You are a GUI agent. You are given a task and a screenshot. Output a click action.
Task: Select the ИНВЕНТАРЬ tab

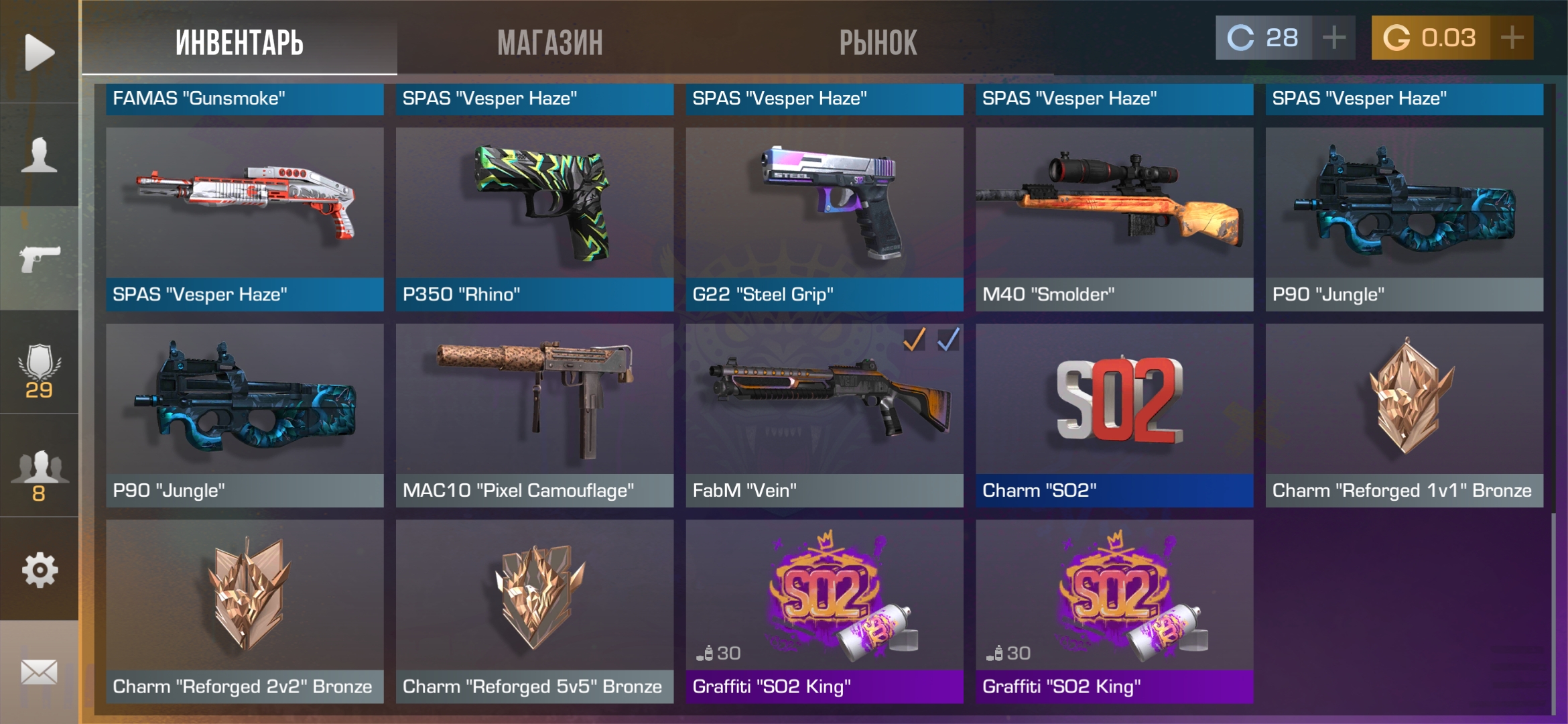(x=239, y=42)
